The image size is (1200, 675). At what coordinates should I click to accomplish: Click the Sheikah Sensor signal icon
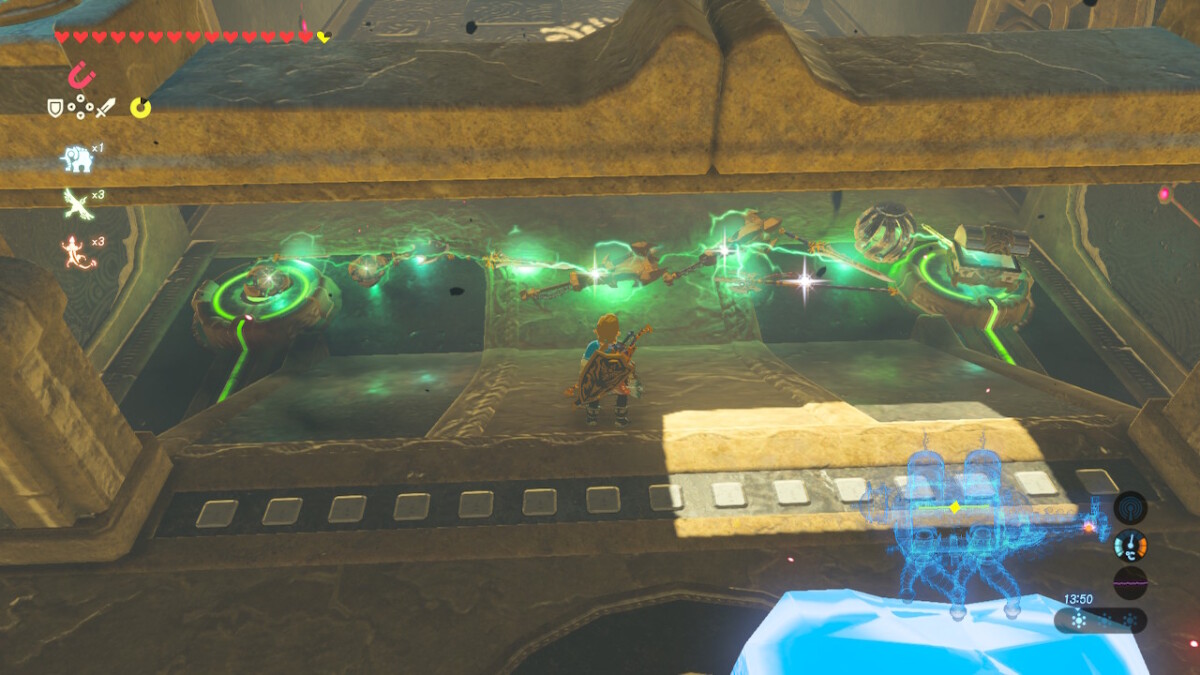[x=1130, y=507]
